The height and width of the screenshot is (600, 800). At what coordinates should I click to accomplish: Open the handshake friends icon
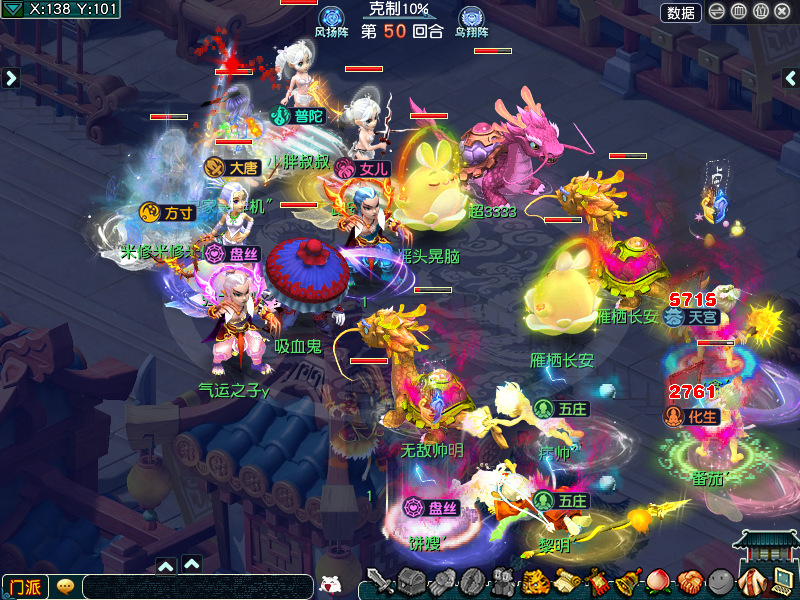tap(689, 581)
